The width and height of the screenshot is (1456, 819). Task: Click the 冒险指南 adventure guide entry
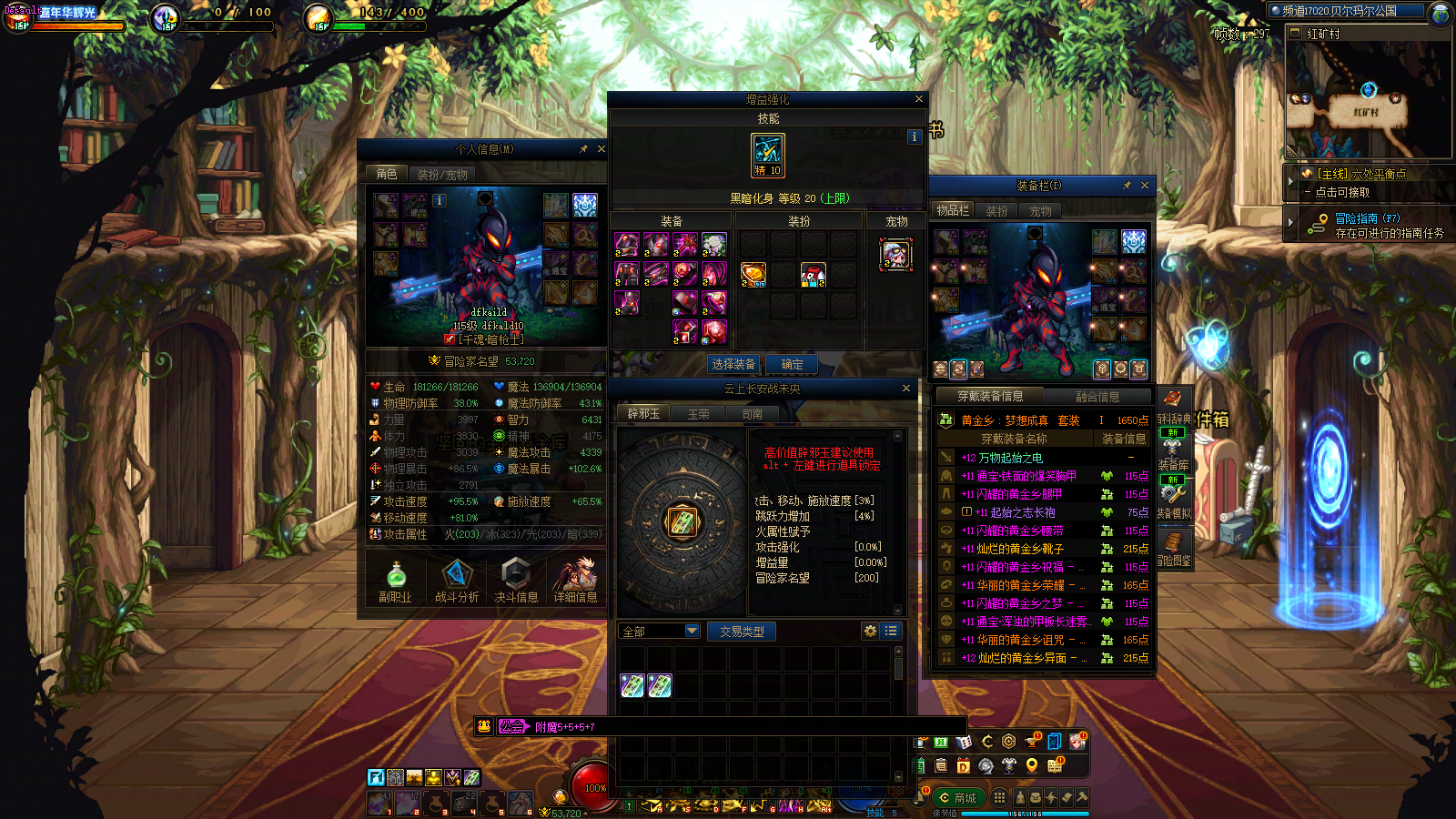tap(1367, 218)
